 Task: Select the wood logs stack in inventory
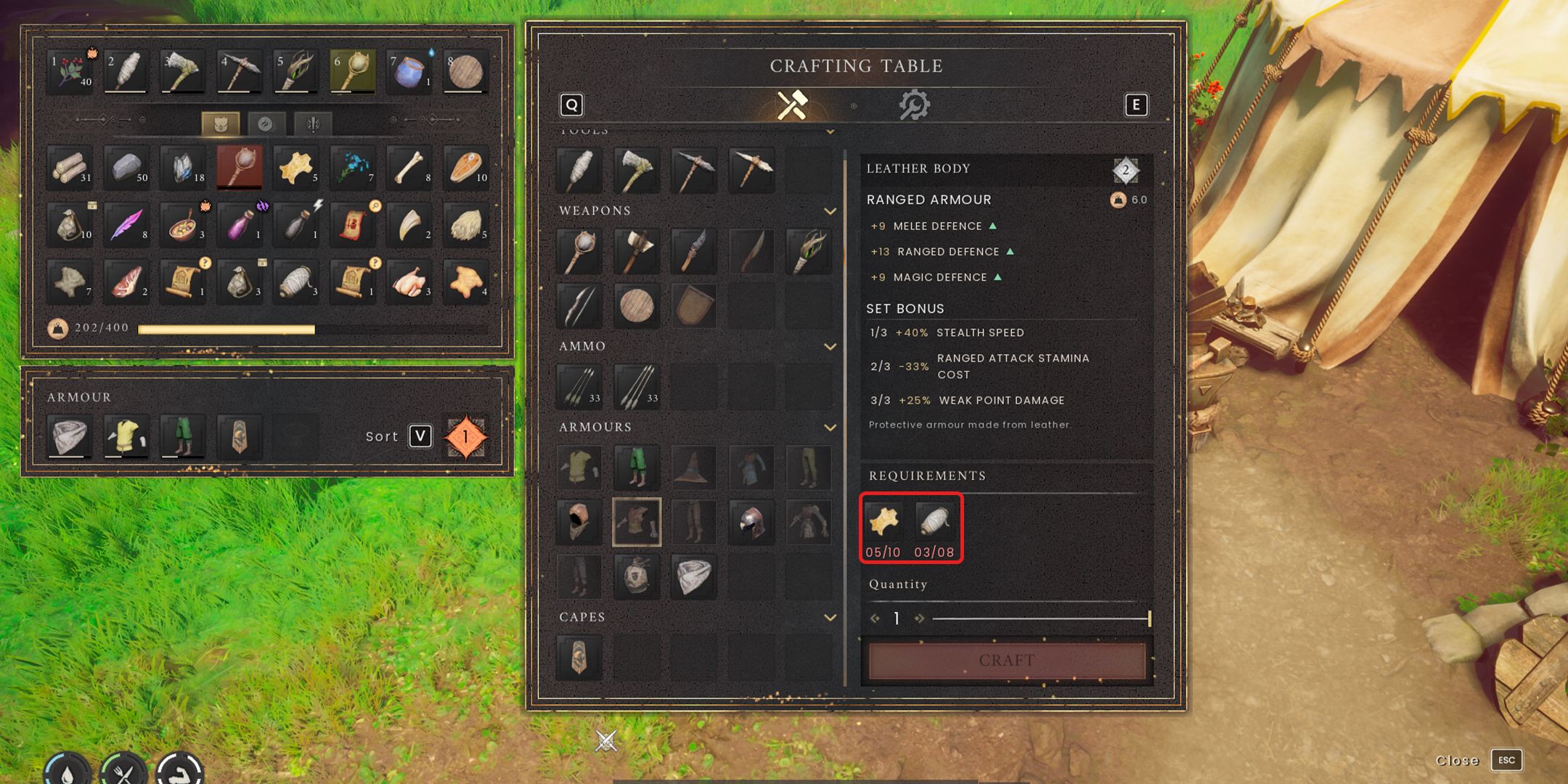tap(70, 167)
